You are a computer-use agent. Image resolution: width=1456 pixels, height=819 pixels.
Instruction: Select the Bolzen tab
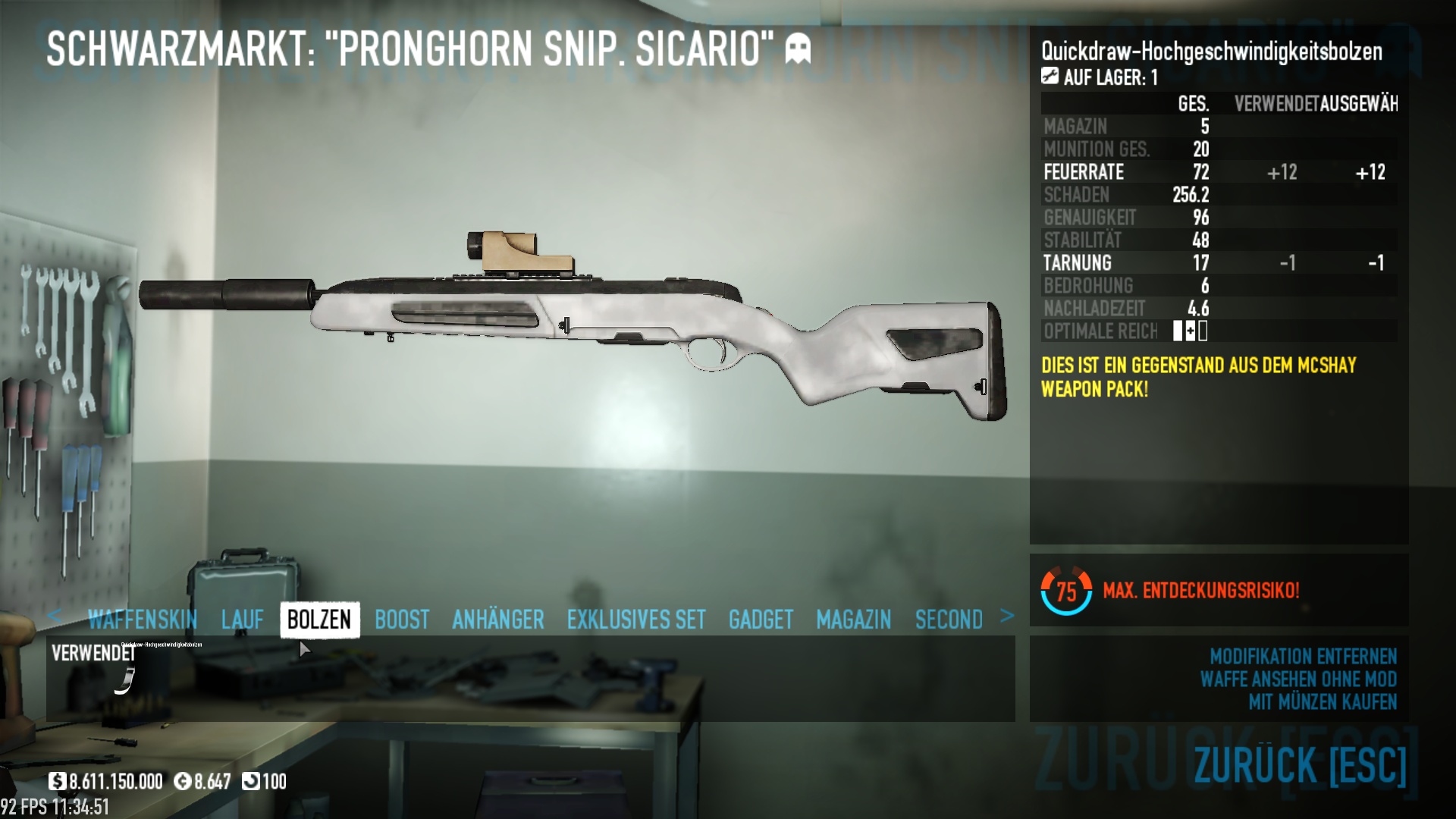tap(319, 620)
